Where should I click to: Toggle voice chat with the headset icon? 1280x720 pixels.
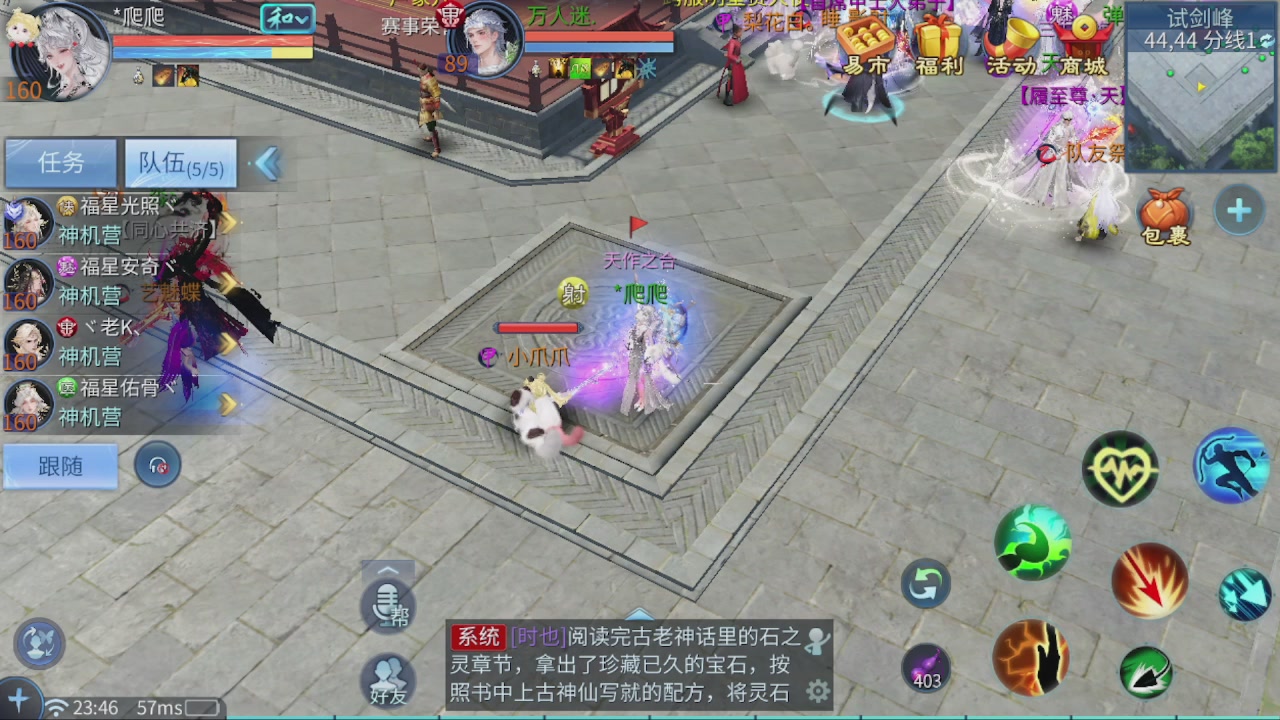pyautogui.click(x=158, y=465)
